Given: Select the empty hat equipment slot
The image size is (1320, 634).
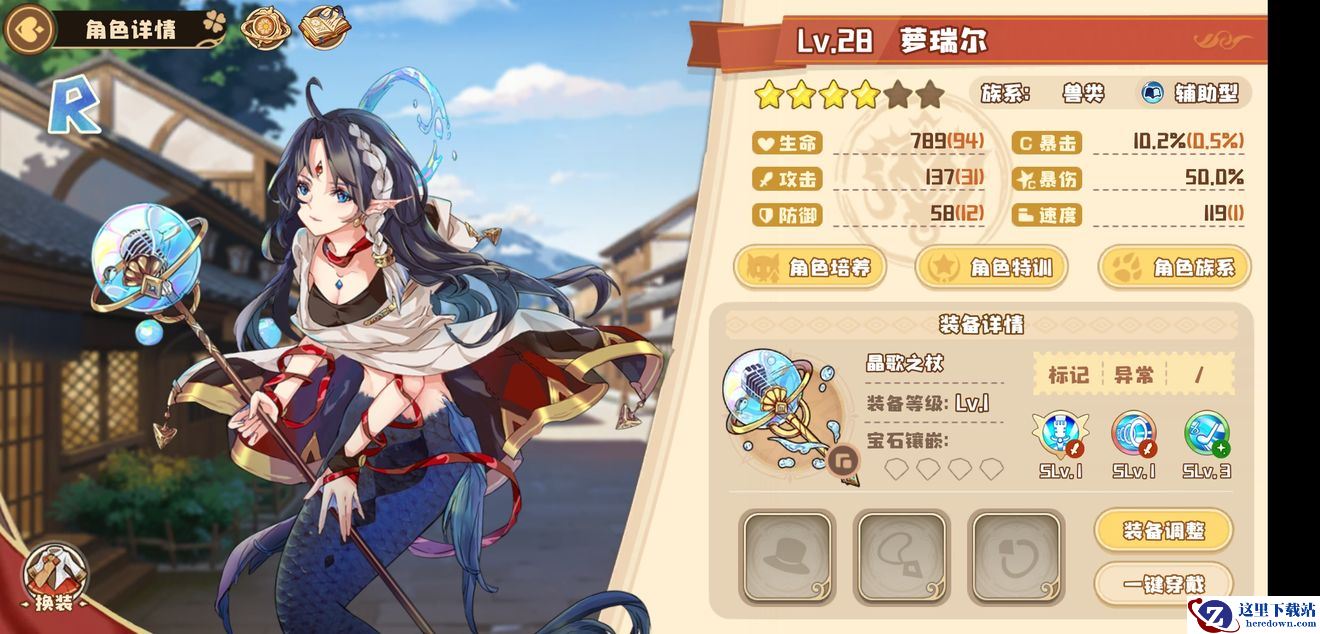Looking at the screenshot, I should click(x=786, y=558).
